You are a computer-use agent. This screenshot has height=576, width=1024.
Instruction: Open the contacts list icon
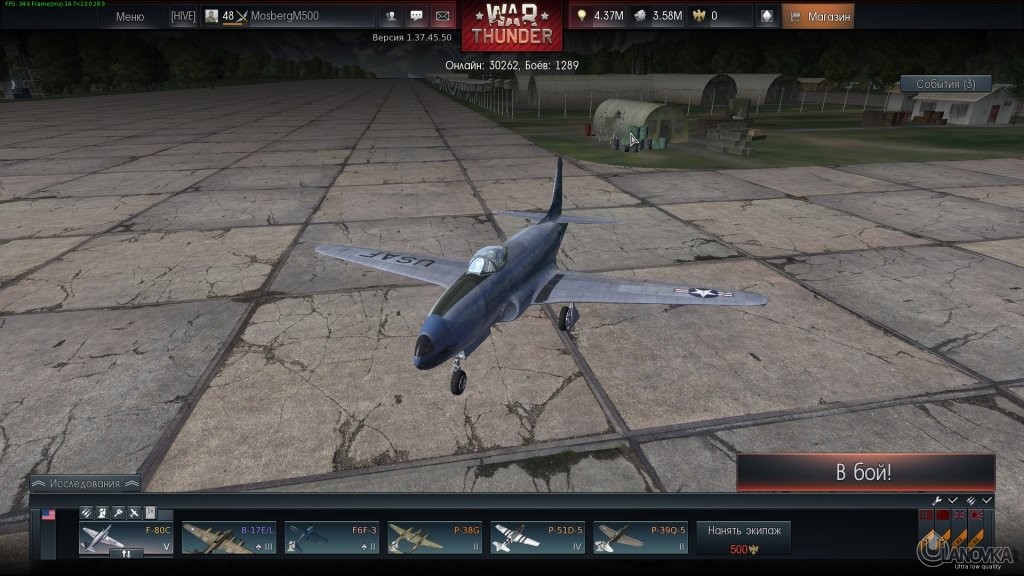[390, 16]
